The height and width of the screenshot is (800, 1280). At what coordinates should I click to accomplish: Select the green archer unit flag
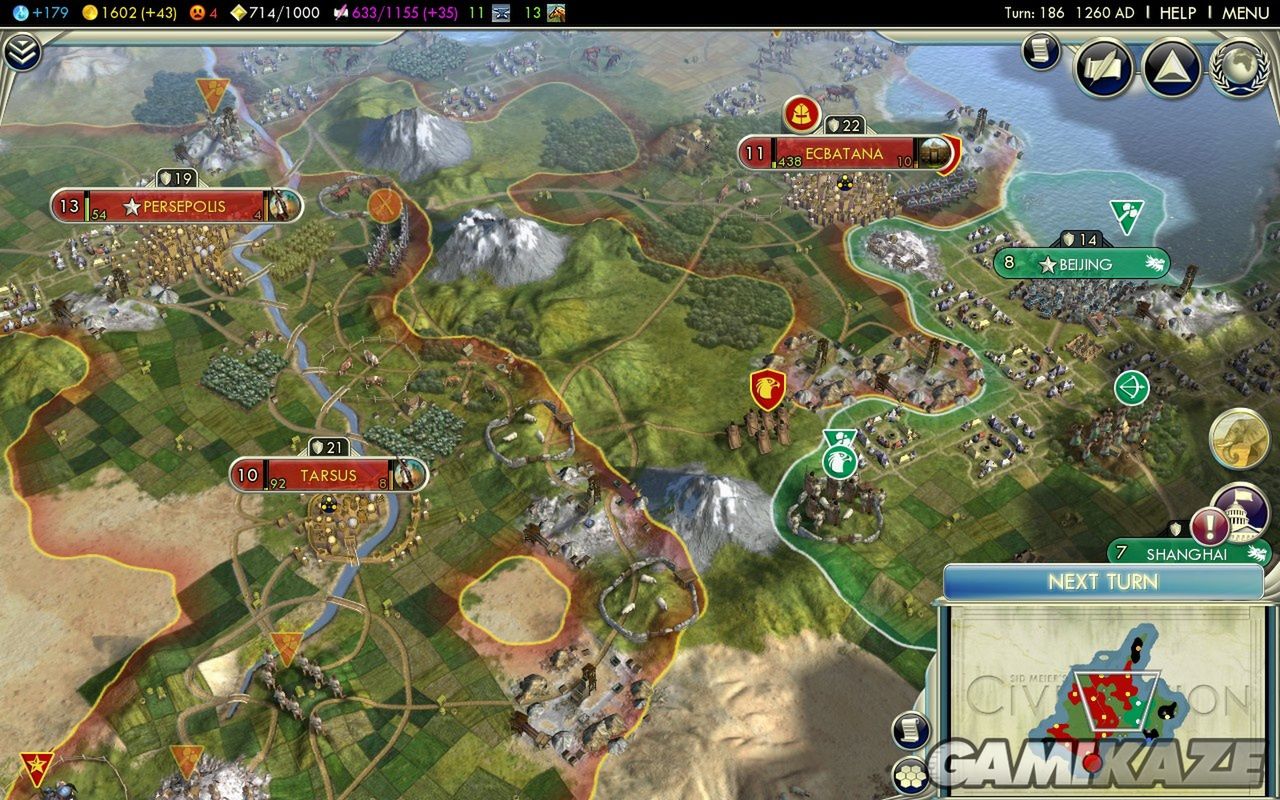click(x=1131, y=387)
